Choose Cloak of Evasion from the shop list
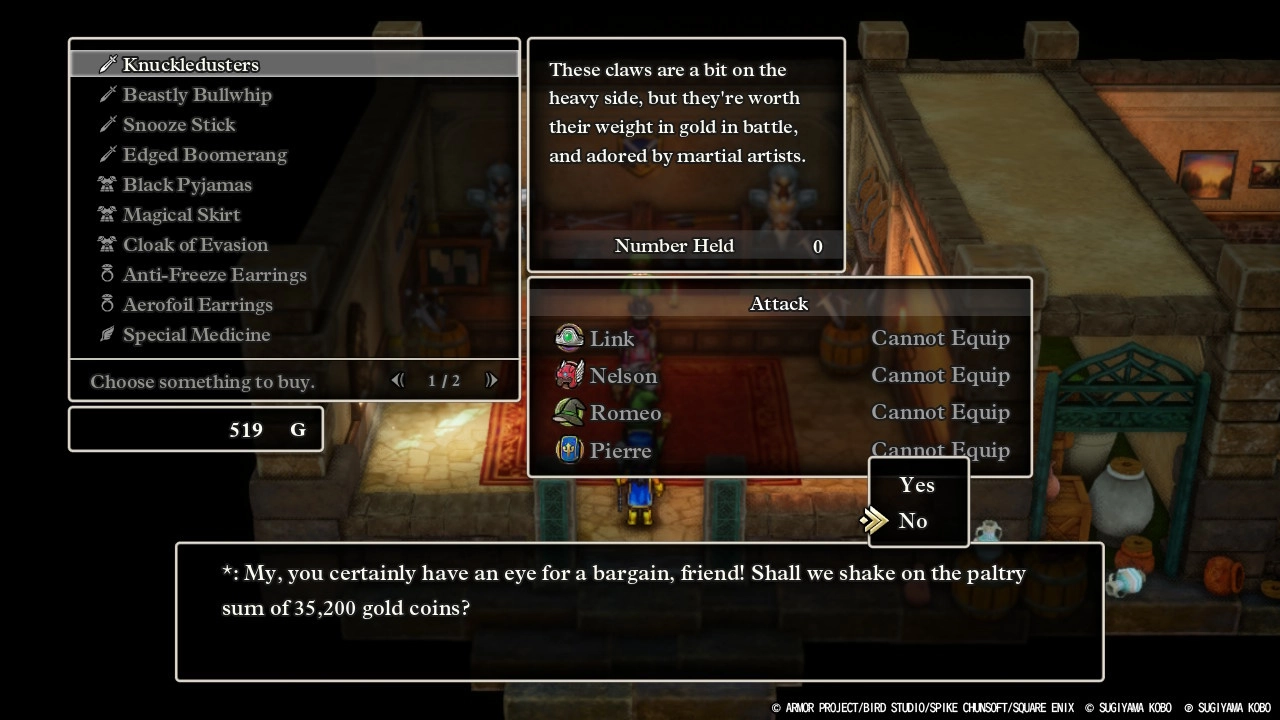This screenshot has width=1280, height=720. click(194, 244)
